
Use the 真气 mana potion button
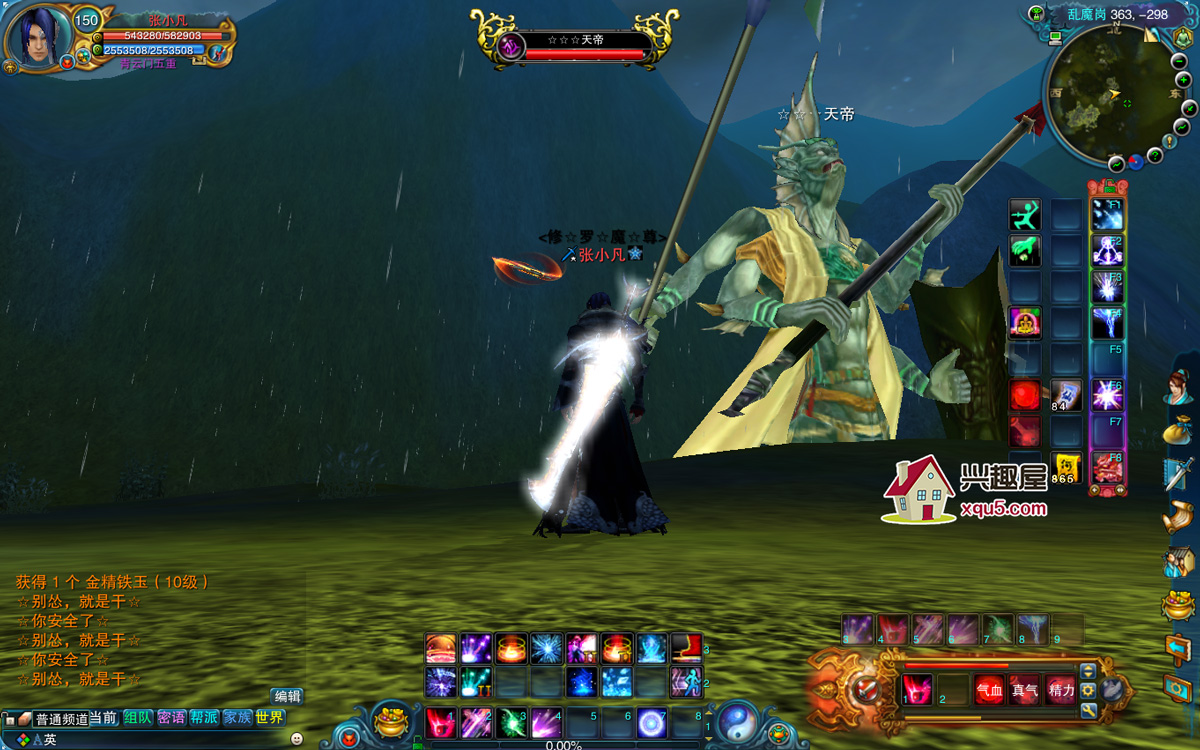[x=1024, y=690]
